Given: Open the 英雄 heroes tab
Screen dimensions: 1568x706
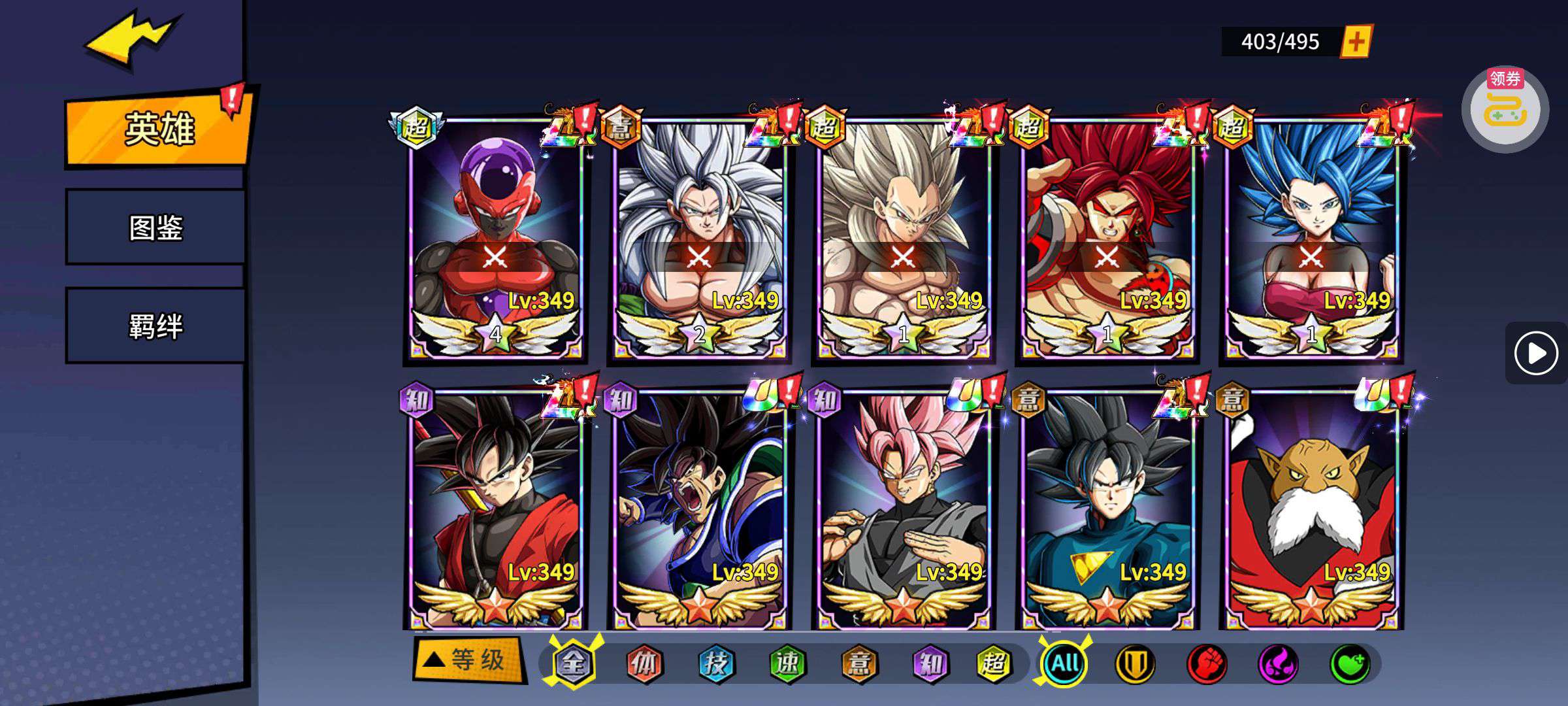Looking at the screenshot, I should (x=158, y=129).
